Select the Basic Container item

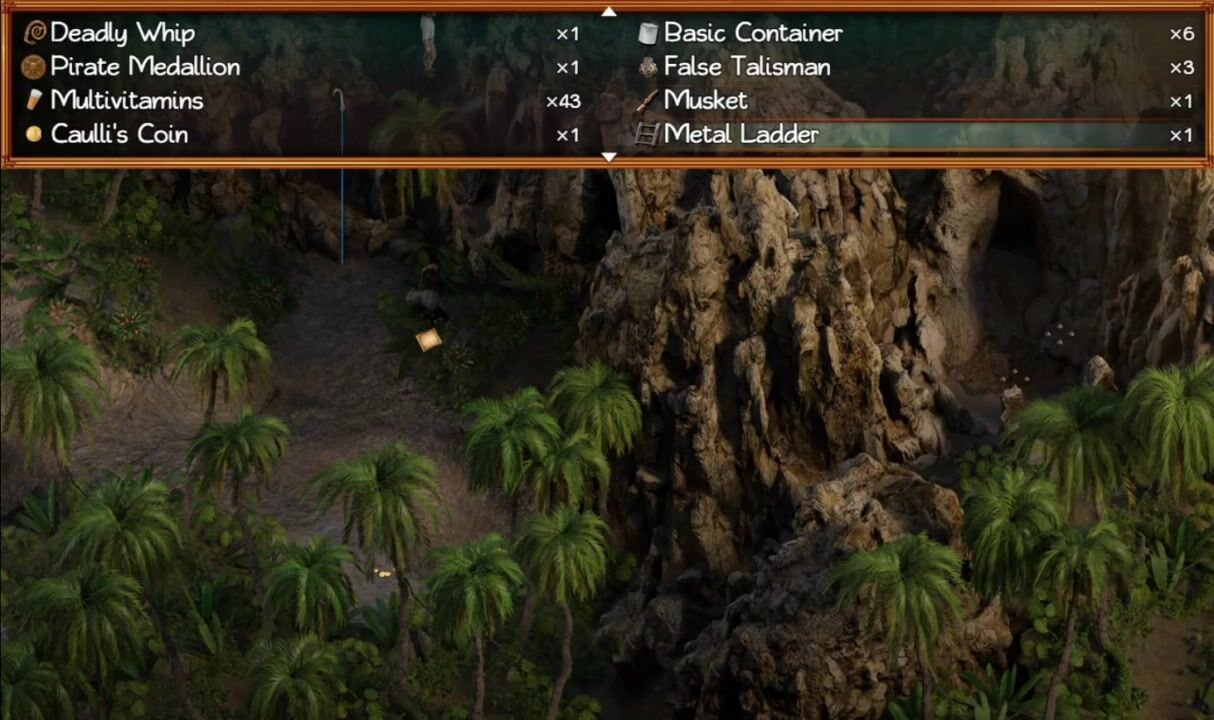coord(752,33)
